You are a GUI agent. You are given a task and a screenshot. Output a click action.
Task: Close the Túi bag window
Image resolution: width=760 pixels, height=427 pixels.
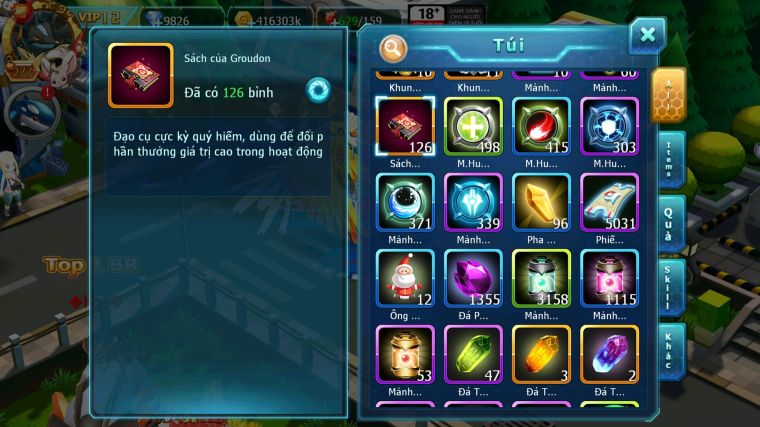[647, 36]
